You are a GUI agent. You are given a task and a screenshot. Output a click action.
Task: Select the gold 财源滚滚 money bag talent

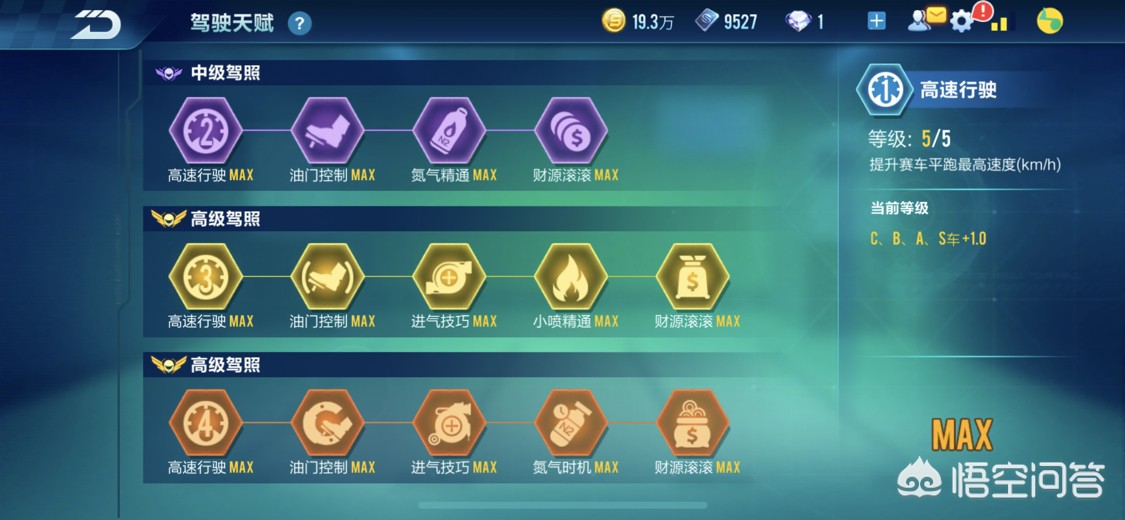coord(692,277)
